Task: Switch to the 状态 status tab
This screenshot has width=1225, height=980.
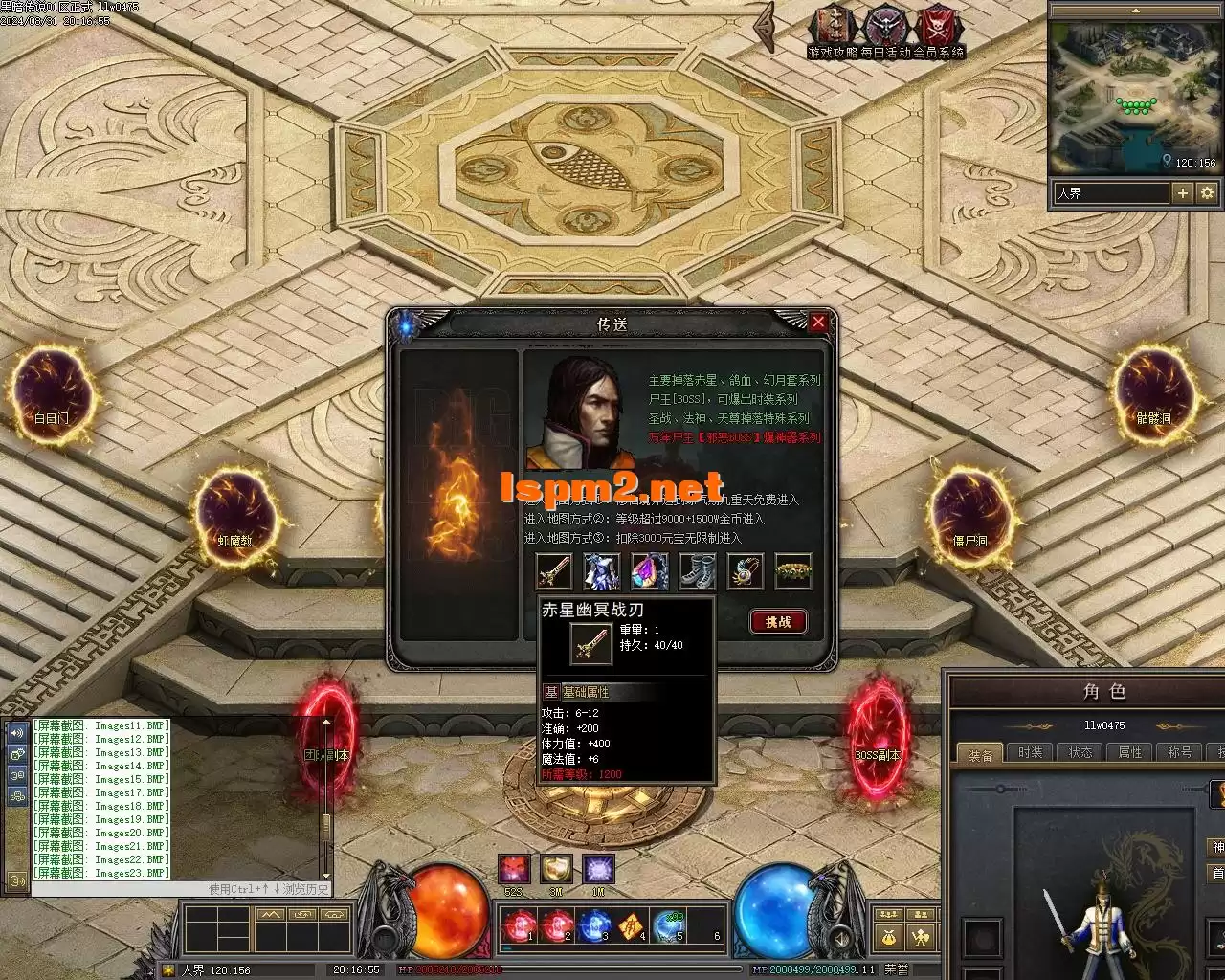Action: [1080, 753]
